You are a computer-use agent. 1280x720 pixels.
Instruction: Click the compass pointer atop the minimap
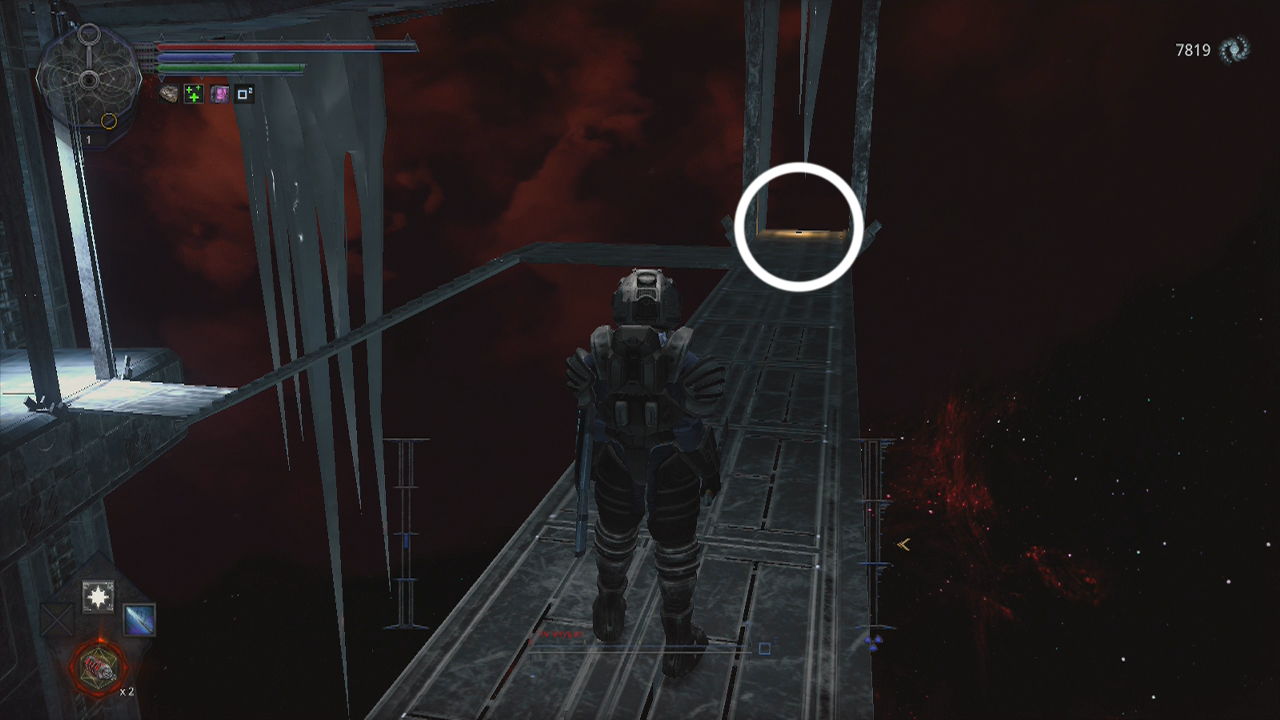[x=89, y=34]
